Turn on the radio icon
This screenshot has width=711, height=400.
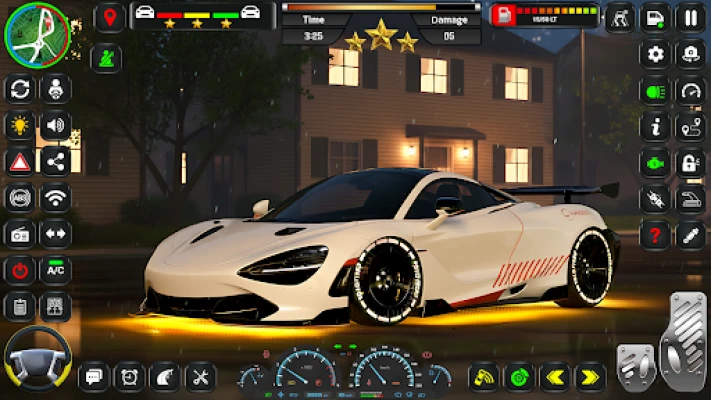tap(19, 234)
